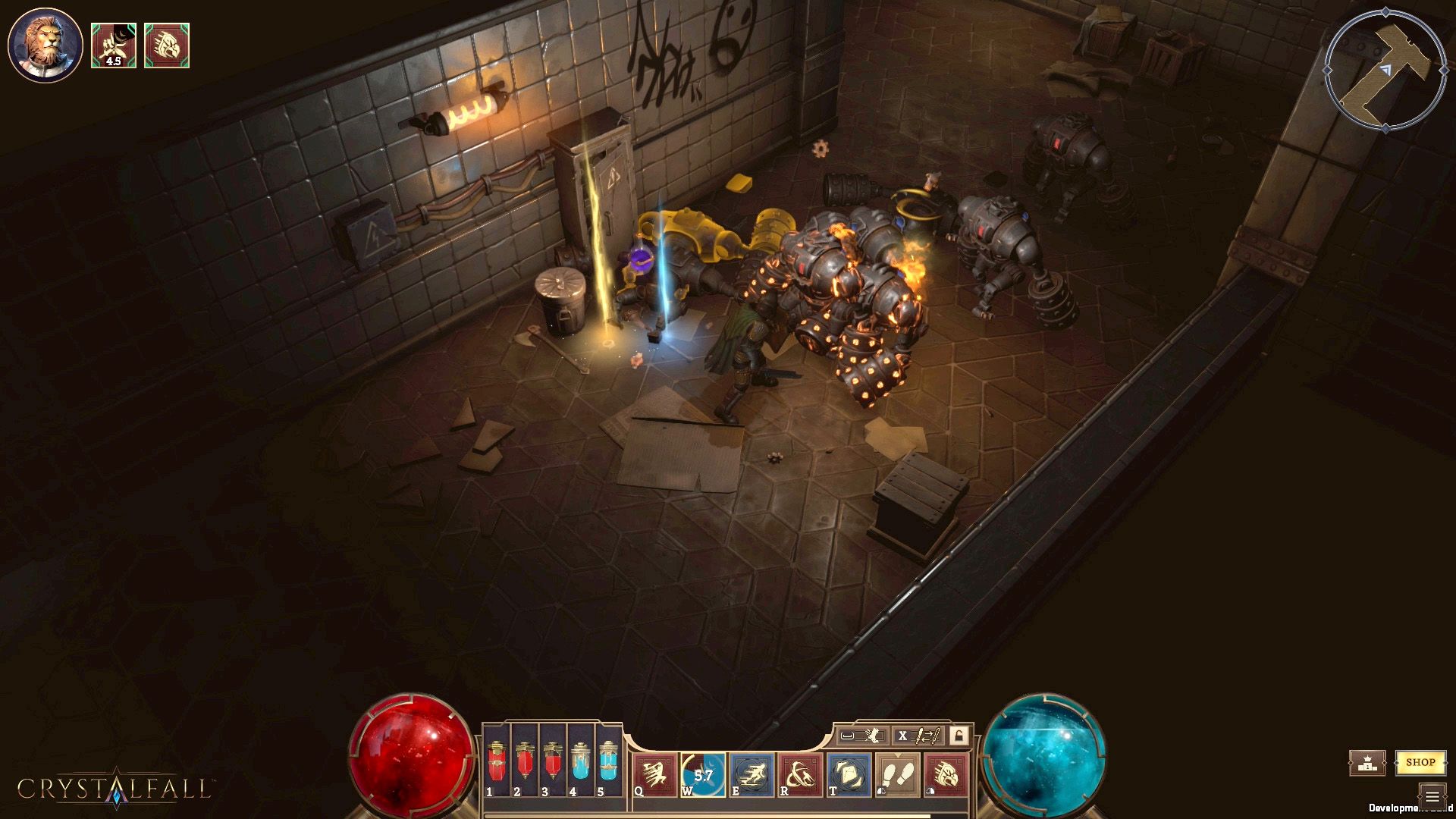This screenshot has height=819, width=1456.
Task: Select the W skill on cooldown
Action: tap(703, 774)
